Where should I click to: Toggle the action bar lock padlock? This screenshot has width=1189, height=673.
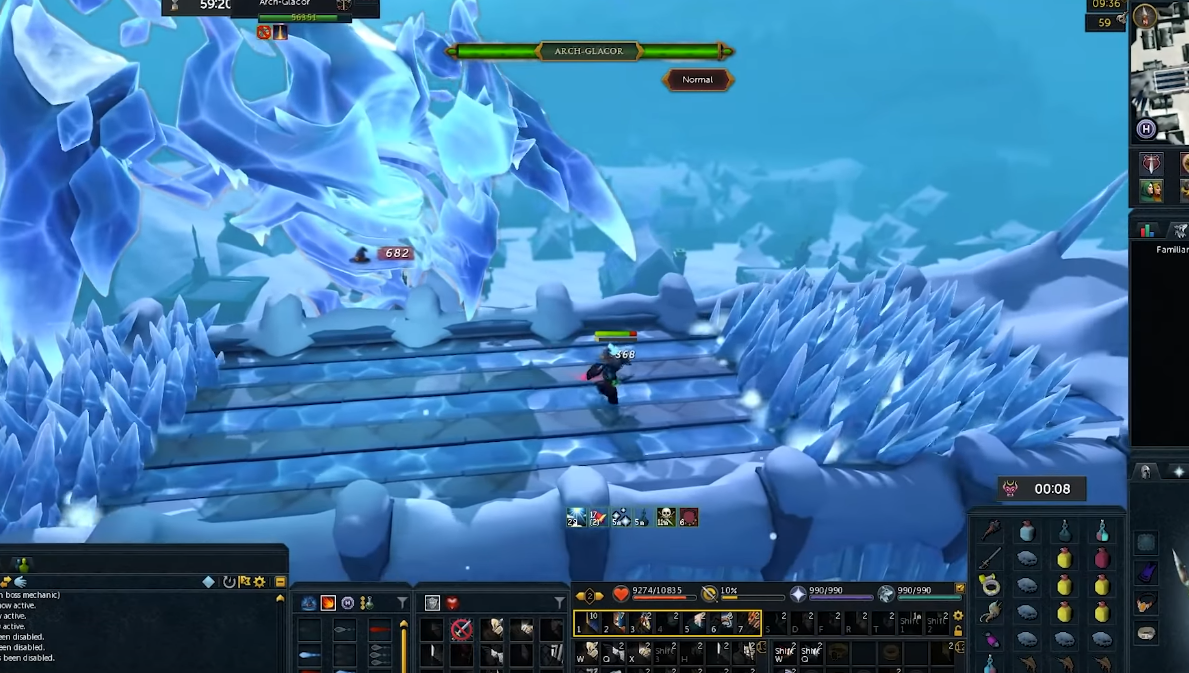[958, 630]
